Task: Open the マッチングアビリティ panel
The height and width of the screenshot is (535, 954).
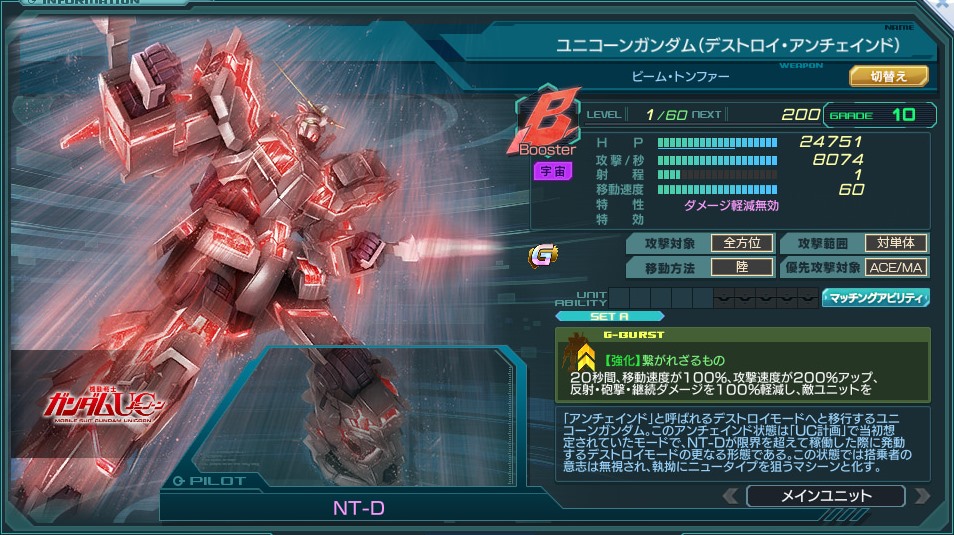Action: (x=876, y=298)
